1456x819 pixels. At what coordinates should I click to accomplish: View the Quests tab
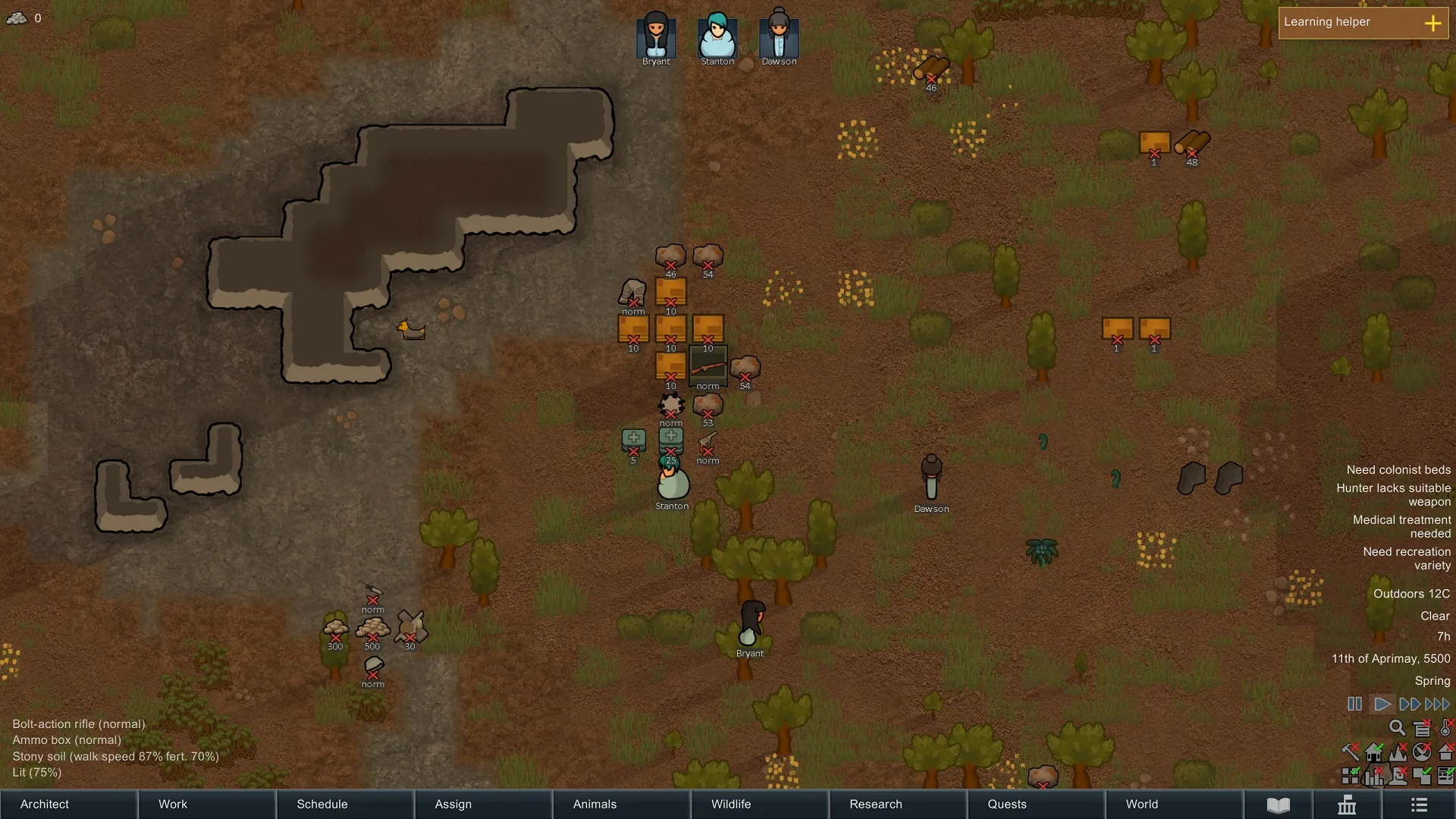(1034, 804)
